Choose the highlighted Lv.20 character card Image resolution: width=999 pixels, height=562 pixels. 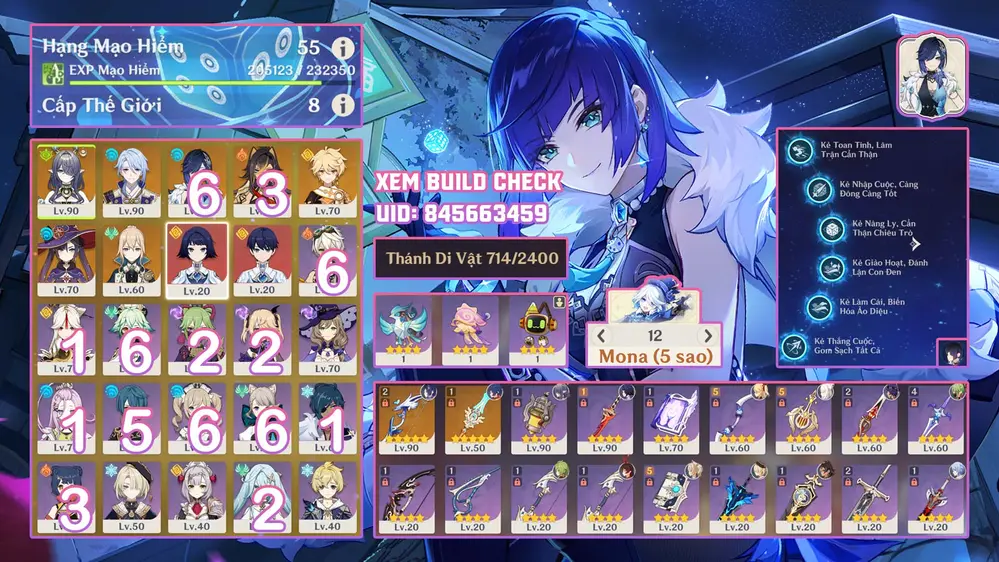[196, 260]
